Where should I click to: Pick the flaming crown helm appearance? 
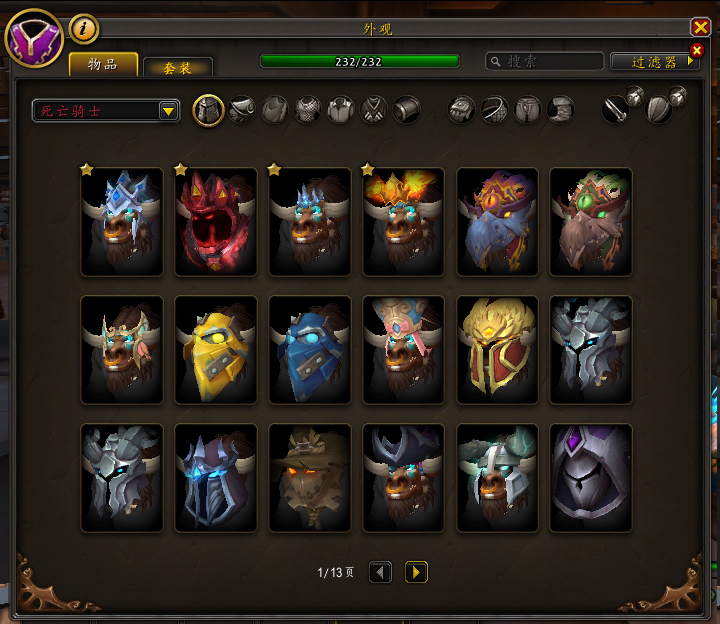[404, 222]
